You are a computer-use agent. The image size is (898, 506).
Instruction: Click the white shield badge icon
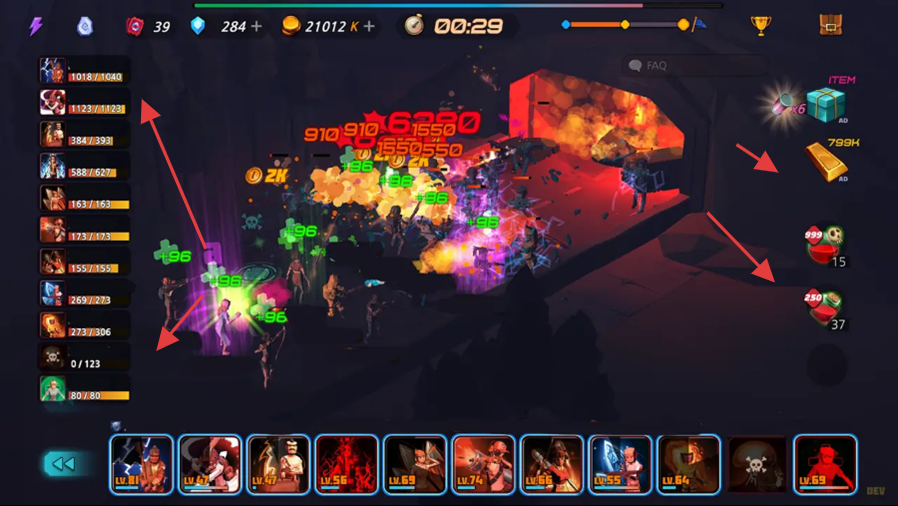click(x=85, y=26)
